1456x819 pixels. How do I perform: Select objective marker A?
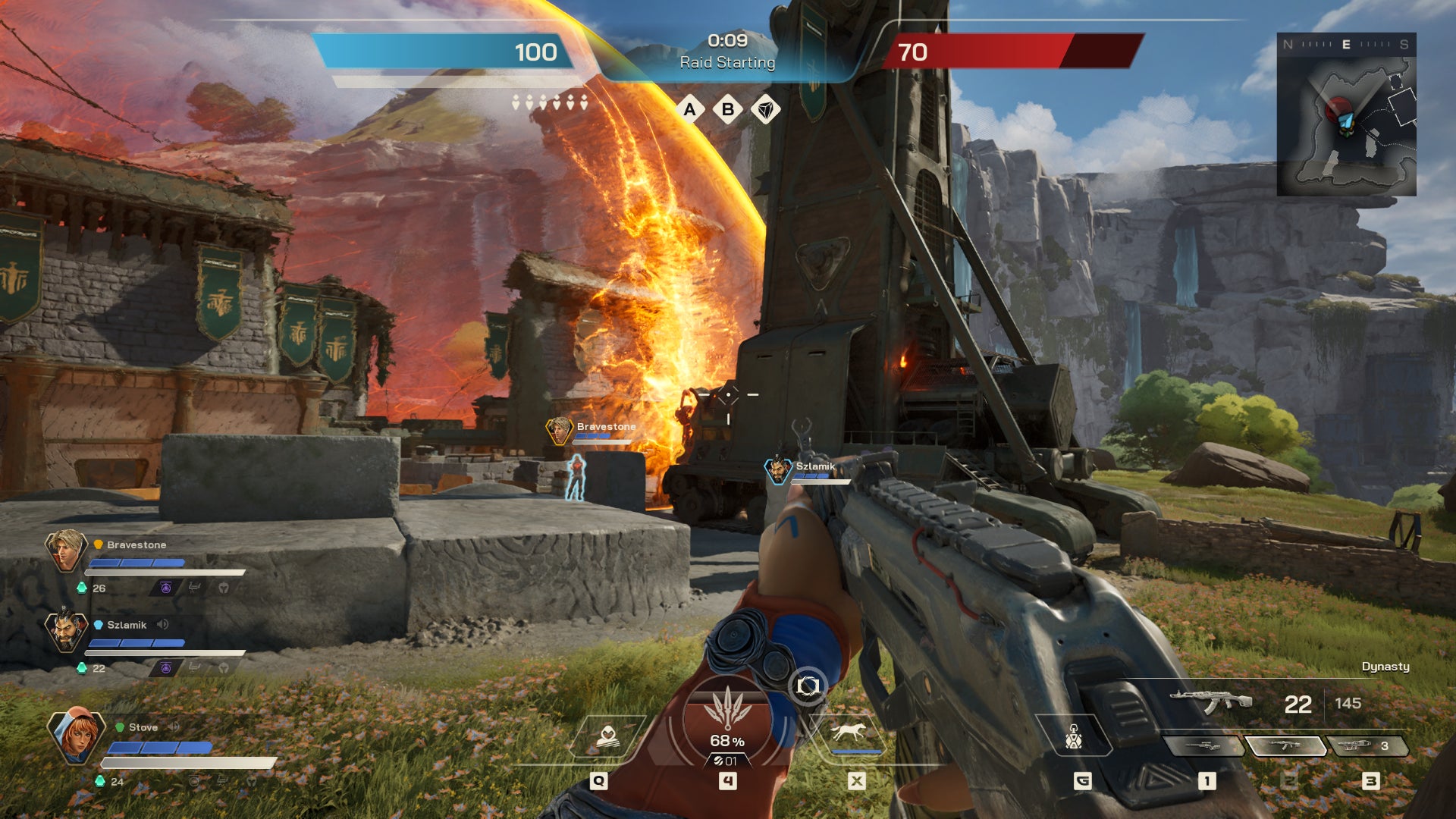[x=689, y=110]
